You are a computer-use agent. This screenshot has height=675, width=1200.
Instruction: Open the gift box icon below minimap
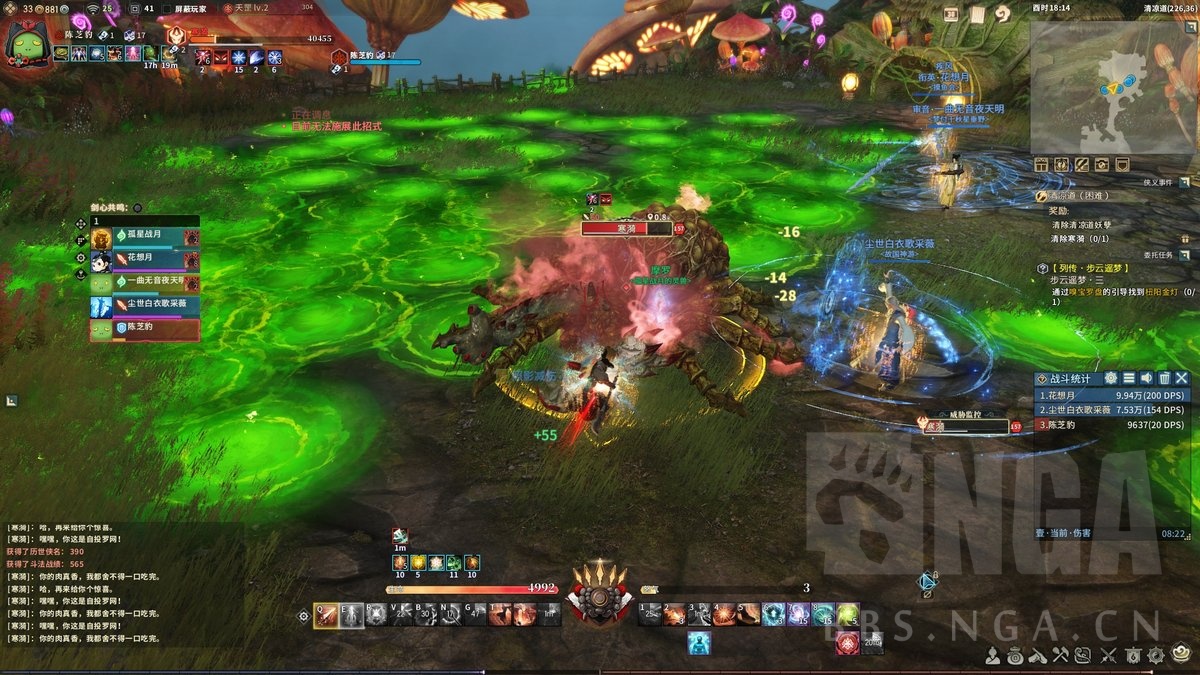coord(1041,164)
